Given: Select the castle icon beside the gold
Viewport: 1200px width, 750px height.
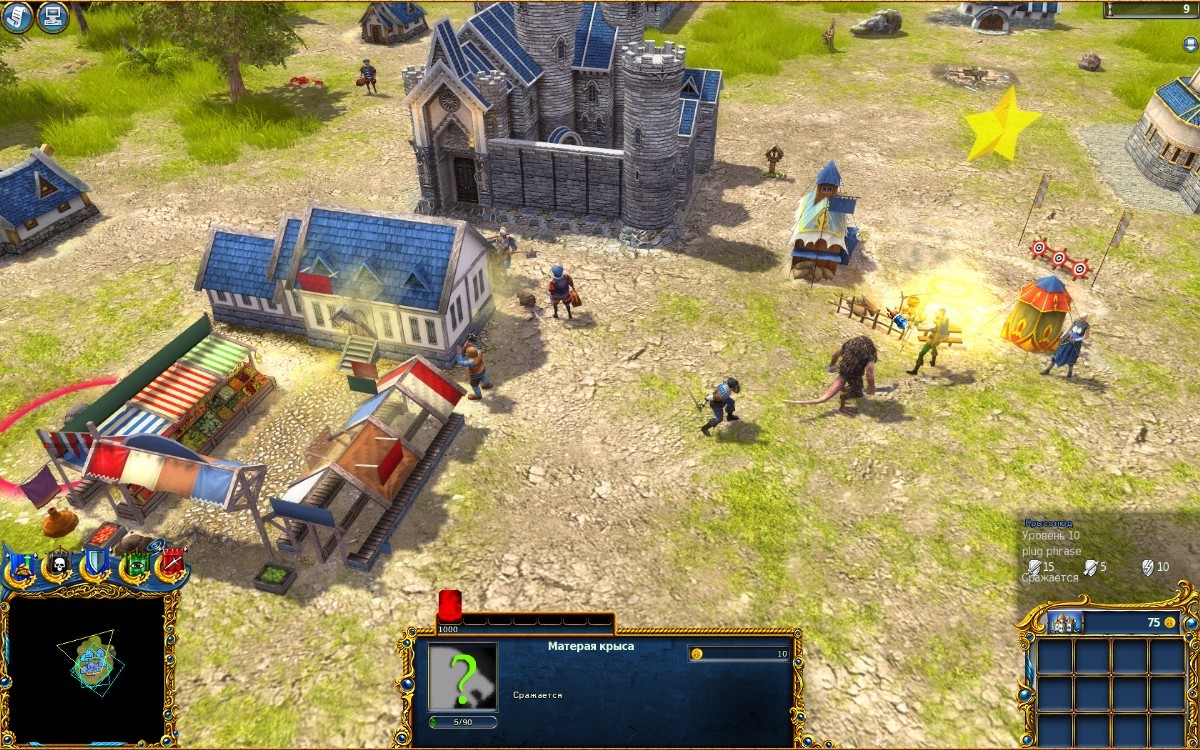Looking at the screenshot, I should coord(1065,622).
